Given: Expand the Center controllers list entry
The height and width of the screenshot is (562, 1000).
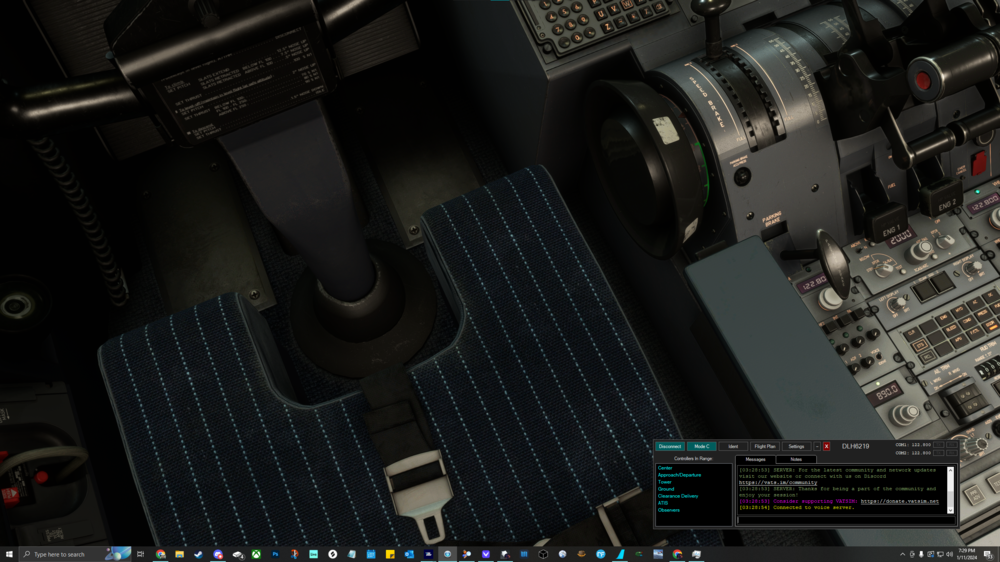Looking at the screenshot, I should pyautogui.click(x=665, y=468).
